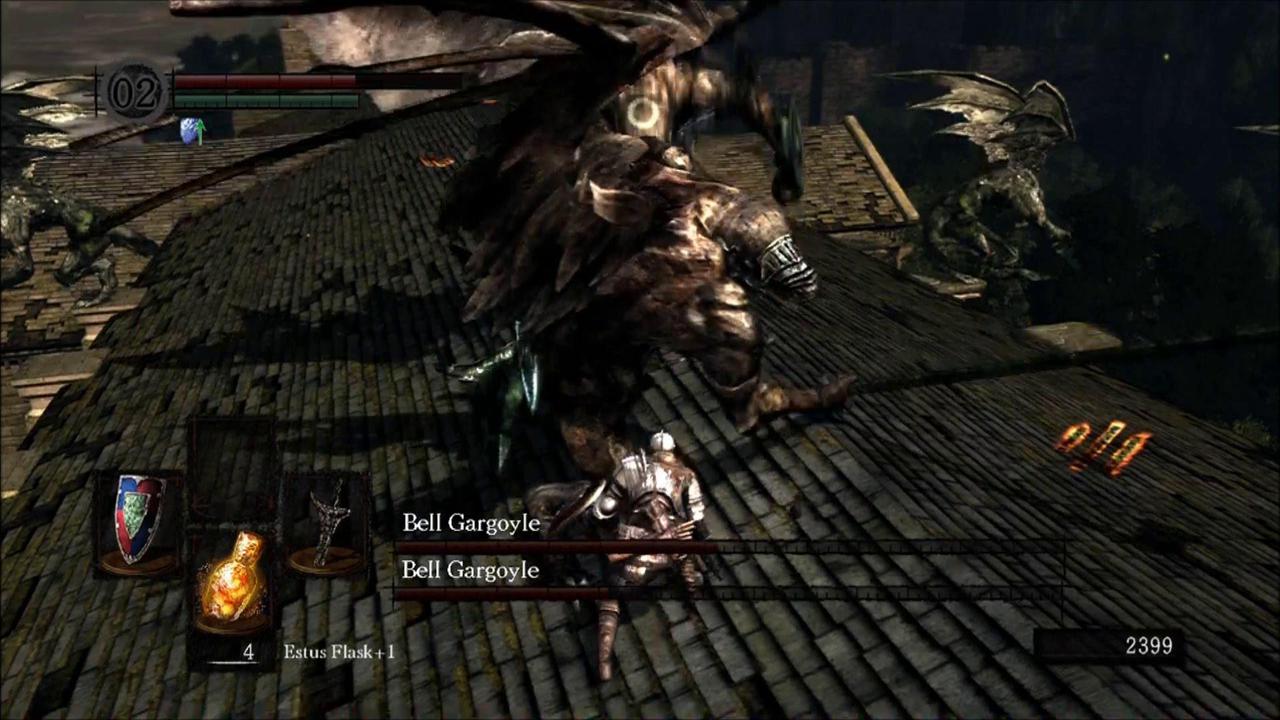Click the blue shield buff status icon
The width and height of the screenshot is (1280, 720).
[191, 131]
